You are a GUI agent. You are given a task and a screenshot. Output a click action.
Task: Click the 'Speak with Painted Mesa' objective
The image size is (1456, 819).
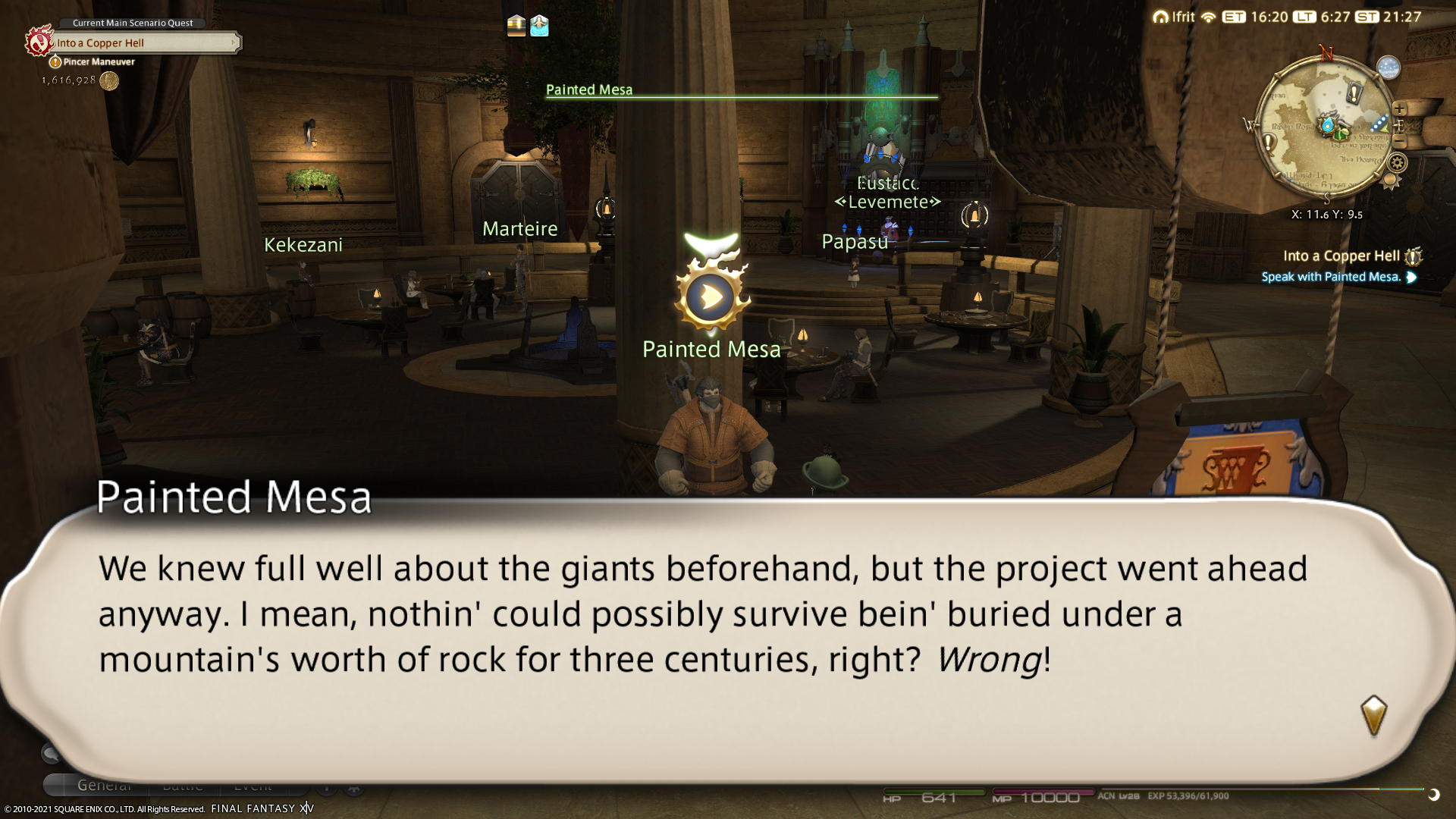click(x=1331, y=277)
